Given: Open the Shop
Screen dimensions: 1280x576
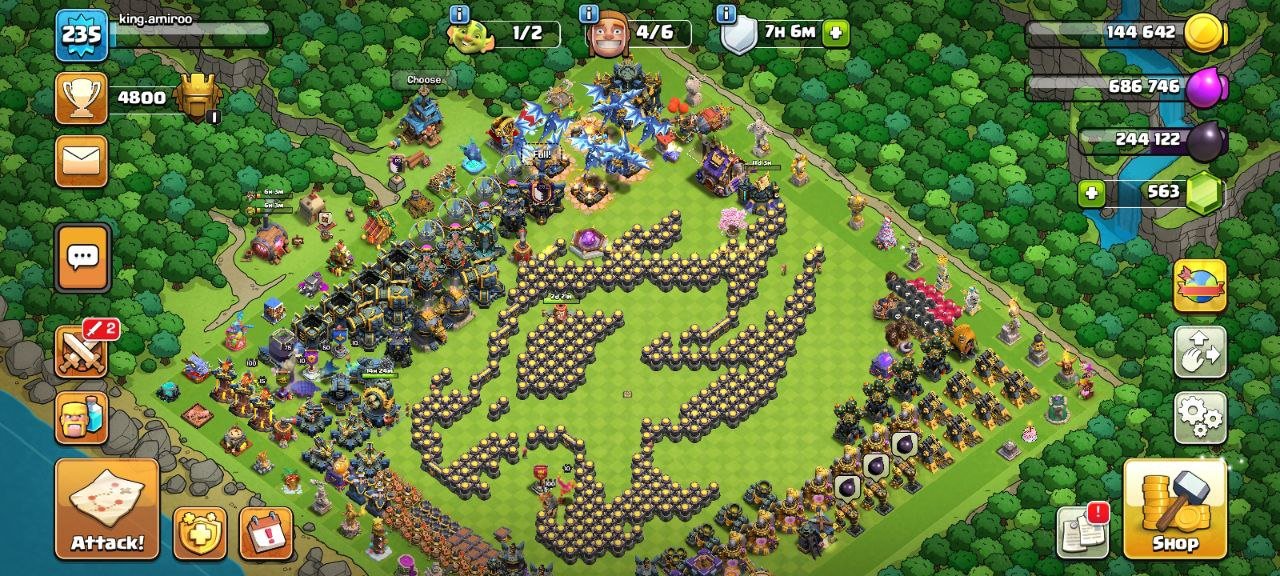Looking at the screenshot, I should (x=1175, y=508).
